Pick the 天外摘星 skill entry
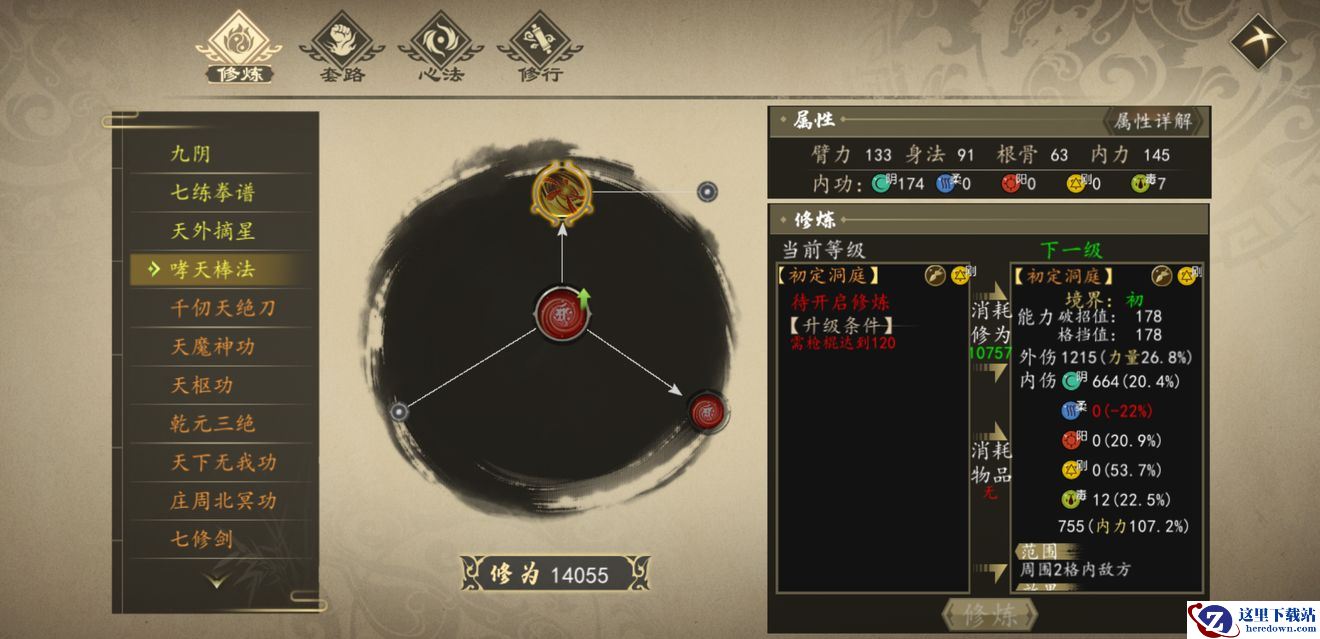The width and height of the screenshot is (1320, 639). coord(213,231)
